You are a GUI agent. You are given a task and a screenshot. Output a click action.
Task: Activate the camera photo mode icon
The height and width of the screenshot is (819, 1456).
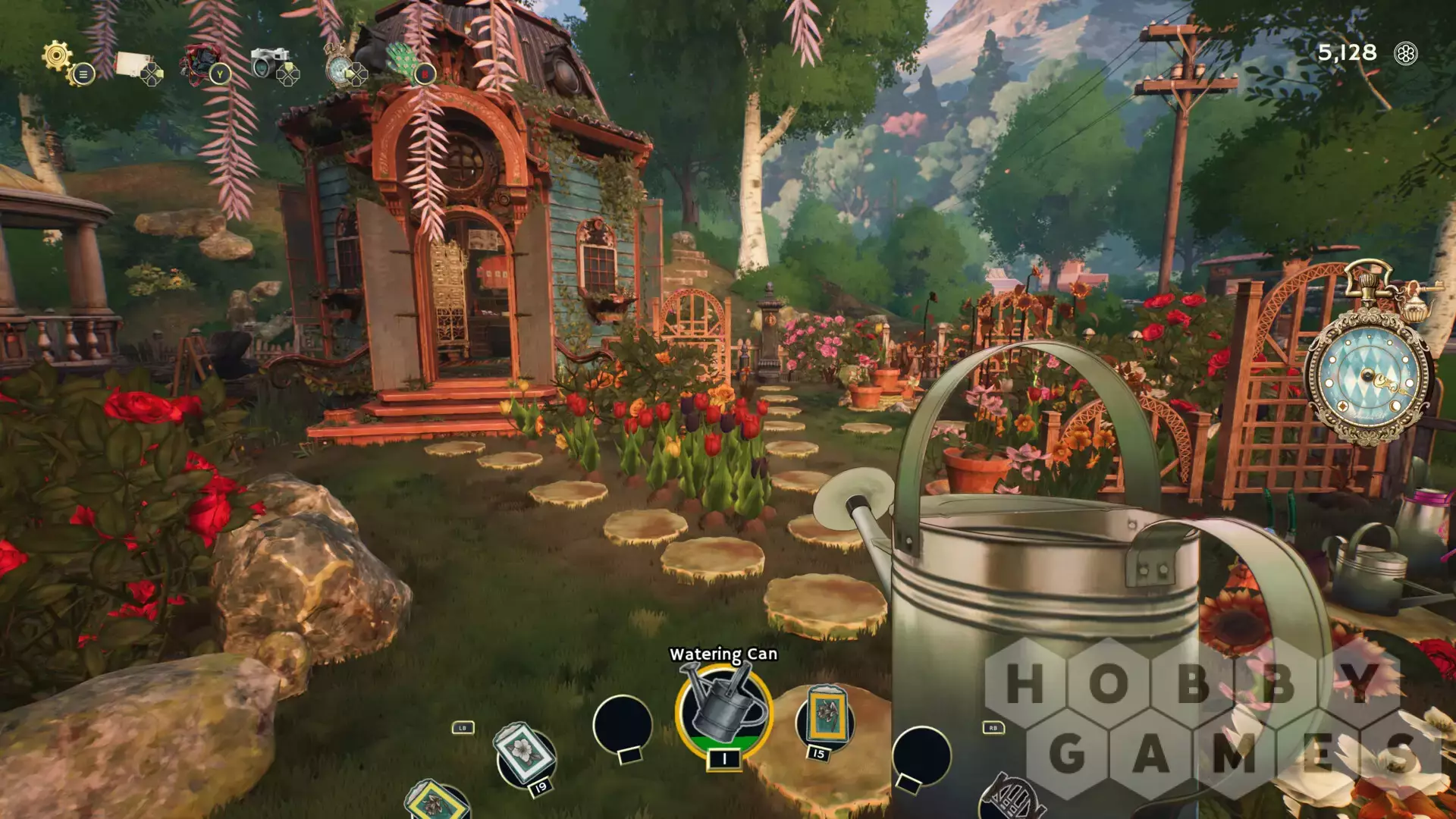pyautogui.click(x=269, y=63)
